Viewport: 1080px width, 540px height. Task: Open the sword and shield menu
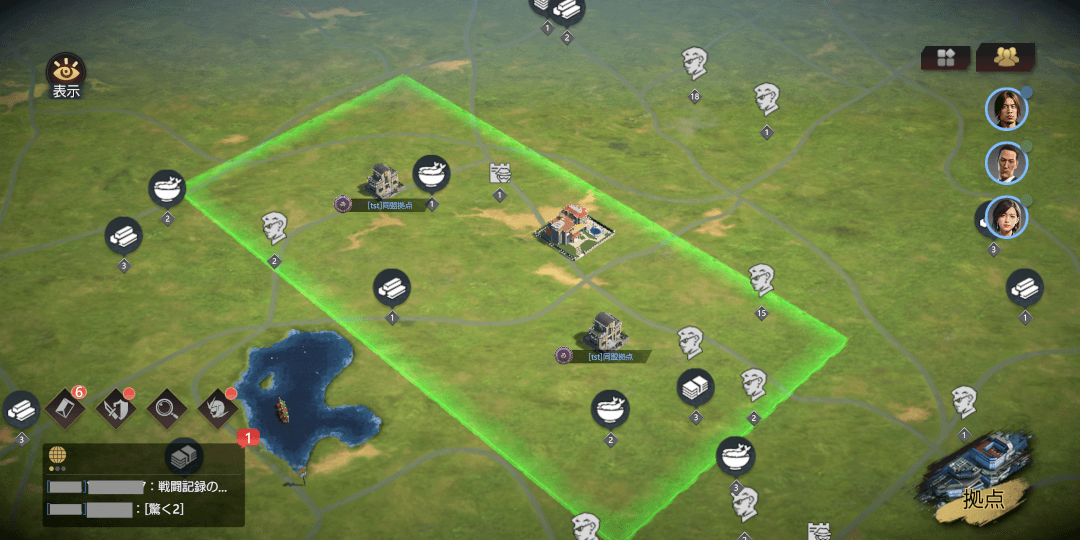coord(116,407)
